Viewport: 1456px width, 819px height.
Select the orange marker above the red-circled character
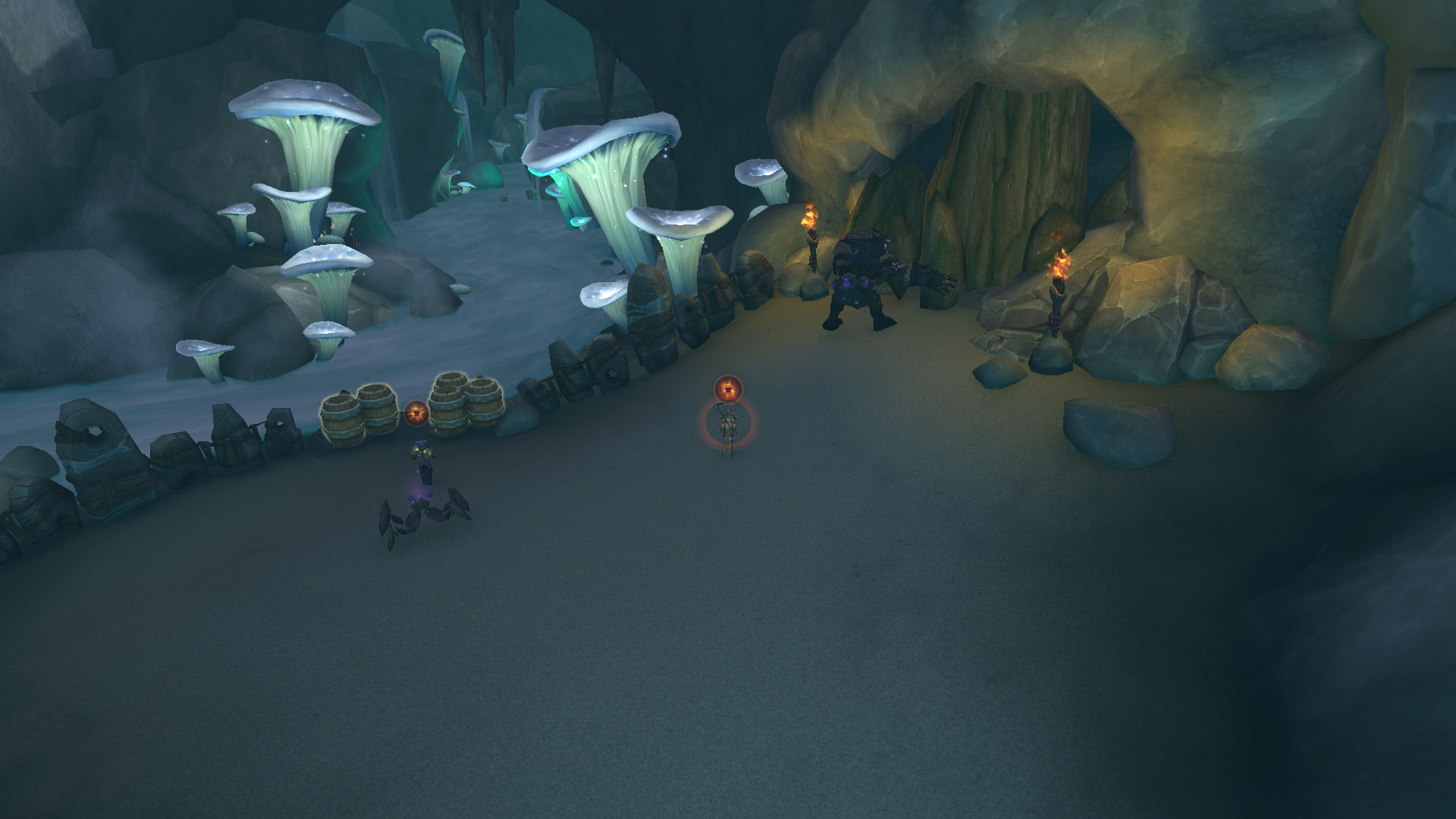(727, 389)
